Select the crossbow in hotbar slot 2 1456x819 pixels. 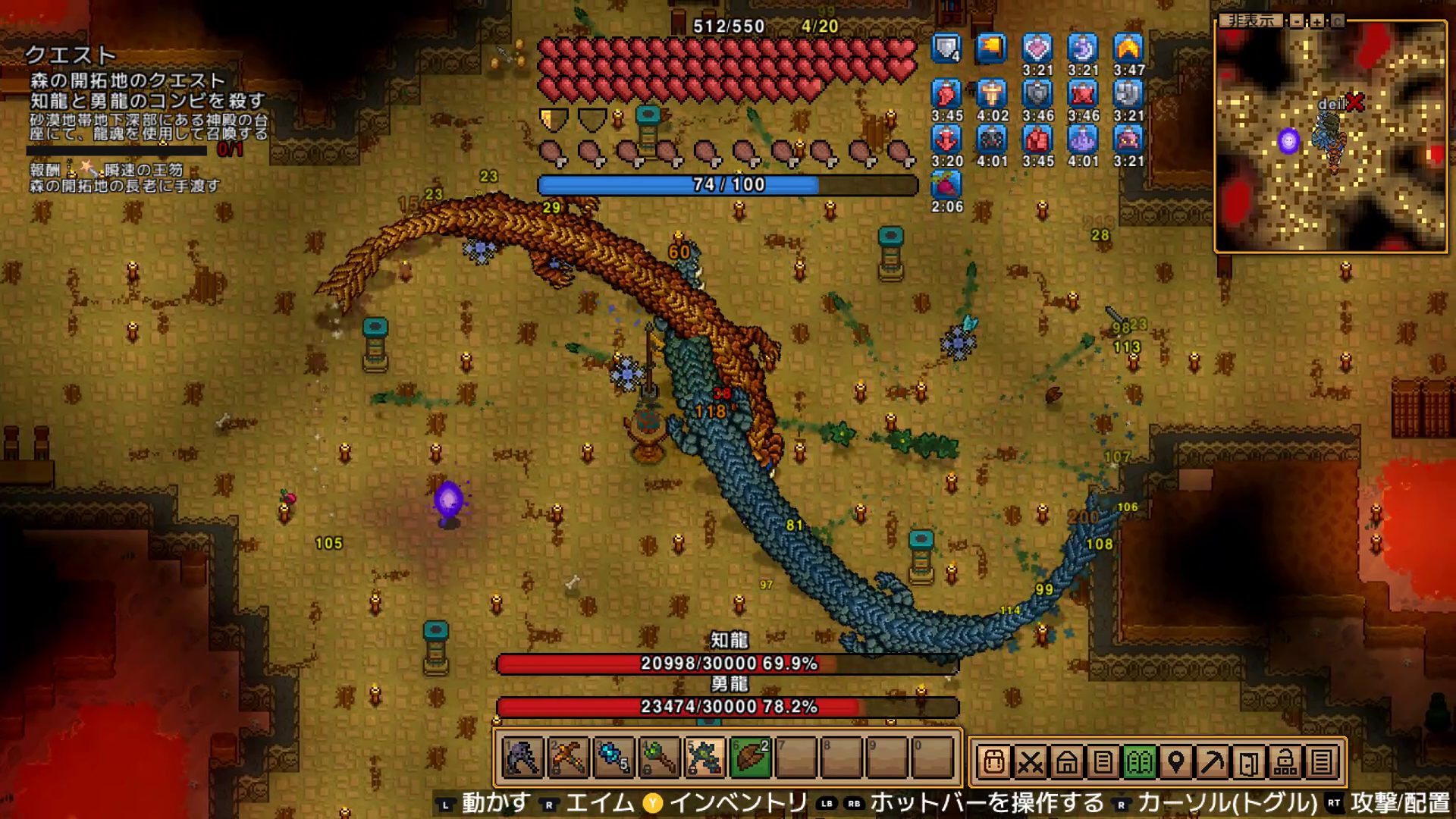point(568,758)
